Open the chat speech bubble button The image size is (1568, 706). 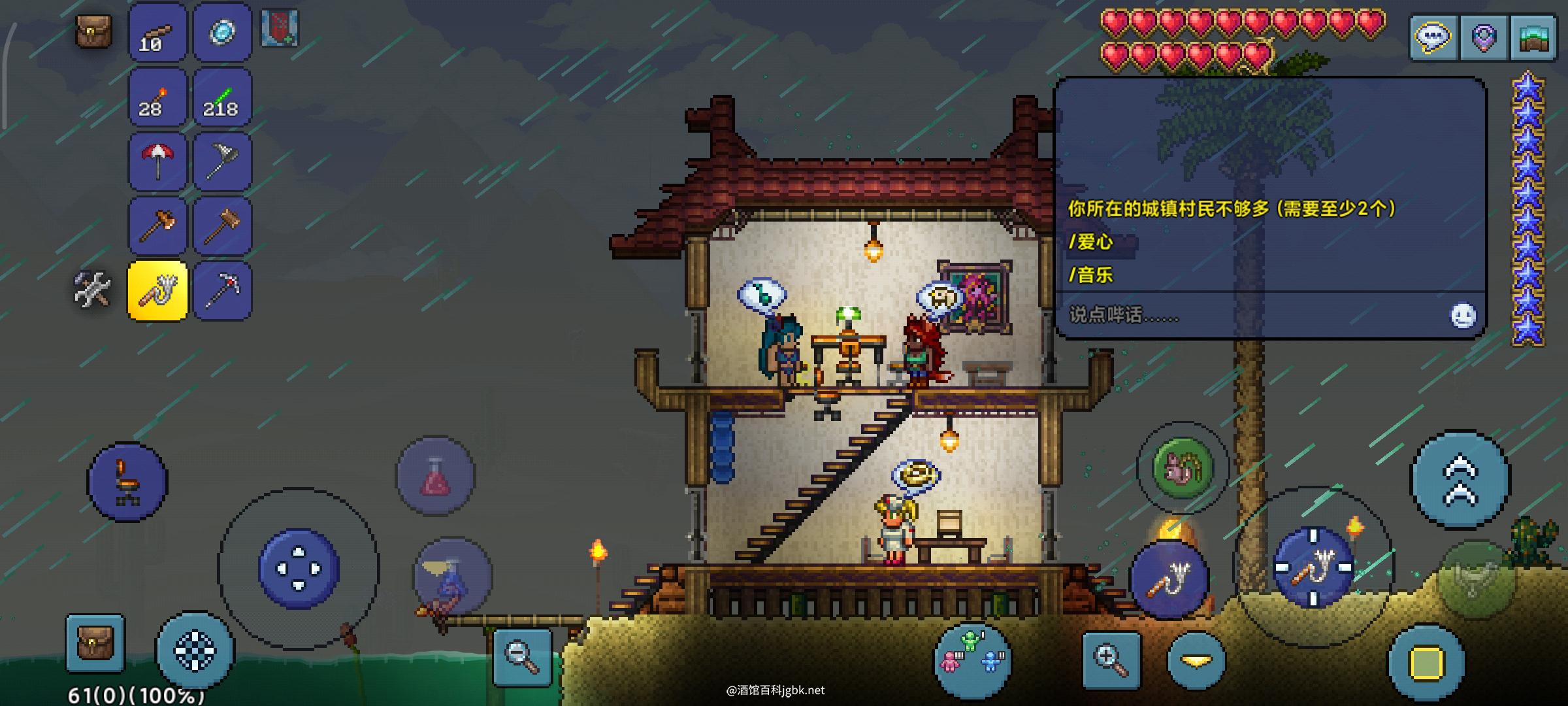click(x=1433, y=37)
